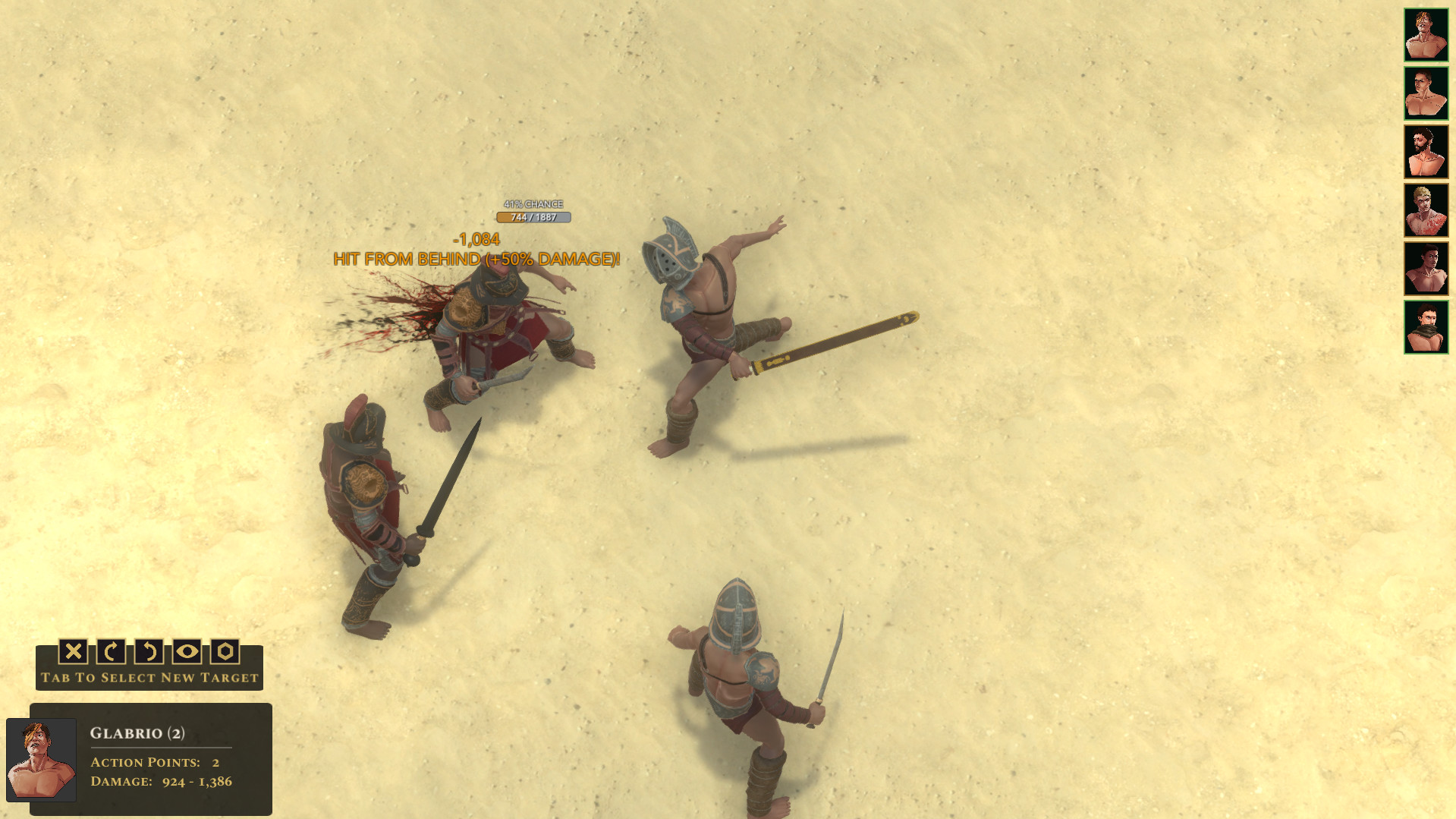The image size is (1456, 819).
Task: Select the second portrait from the top
Action: click(1426, 92)
